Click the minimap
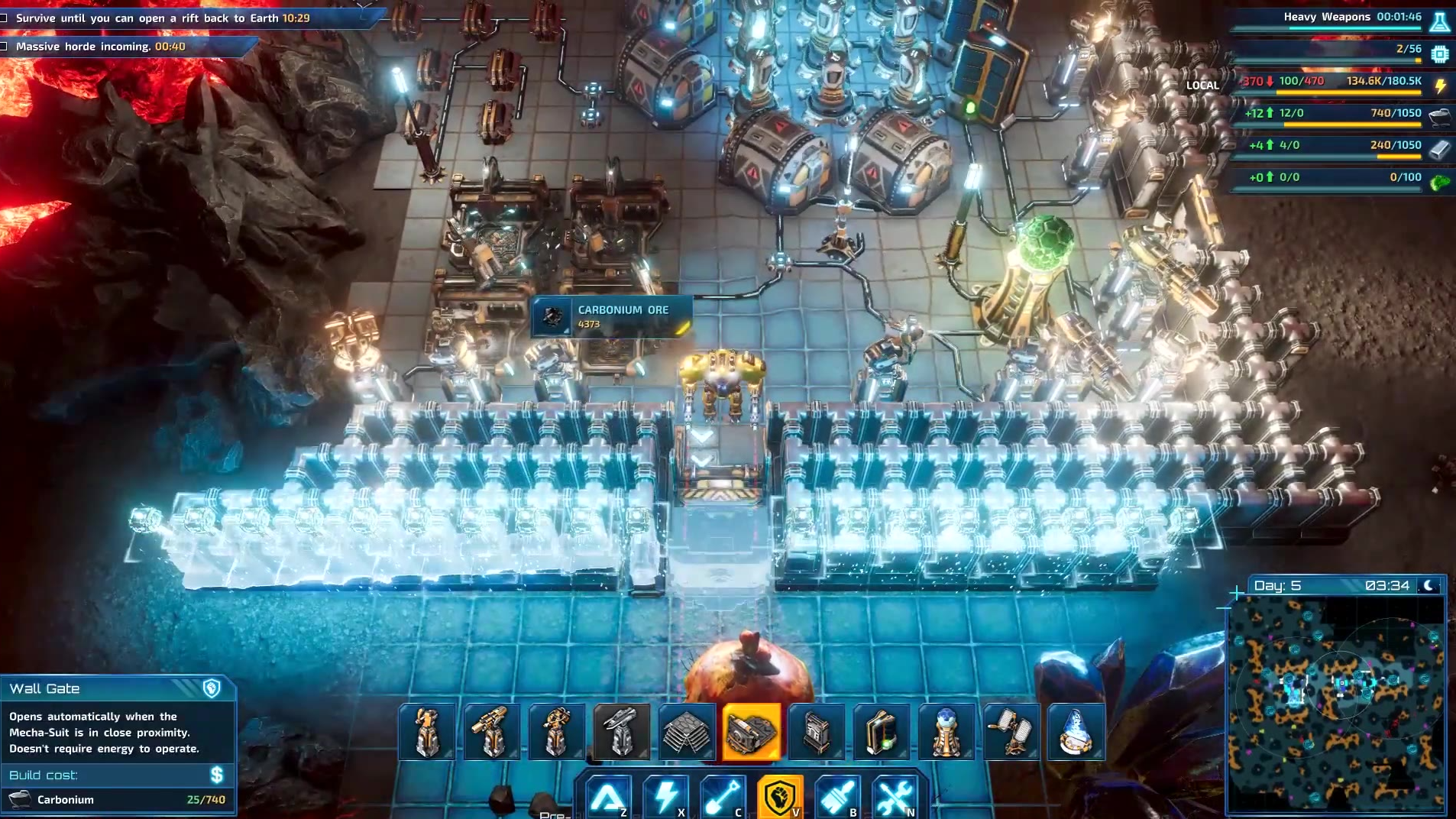 pyautogui.click(x=1336, y=704)
